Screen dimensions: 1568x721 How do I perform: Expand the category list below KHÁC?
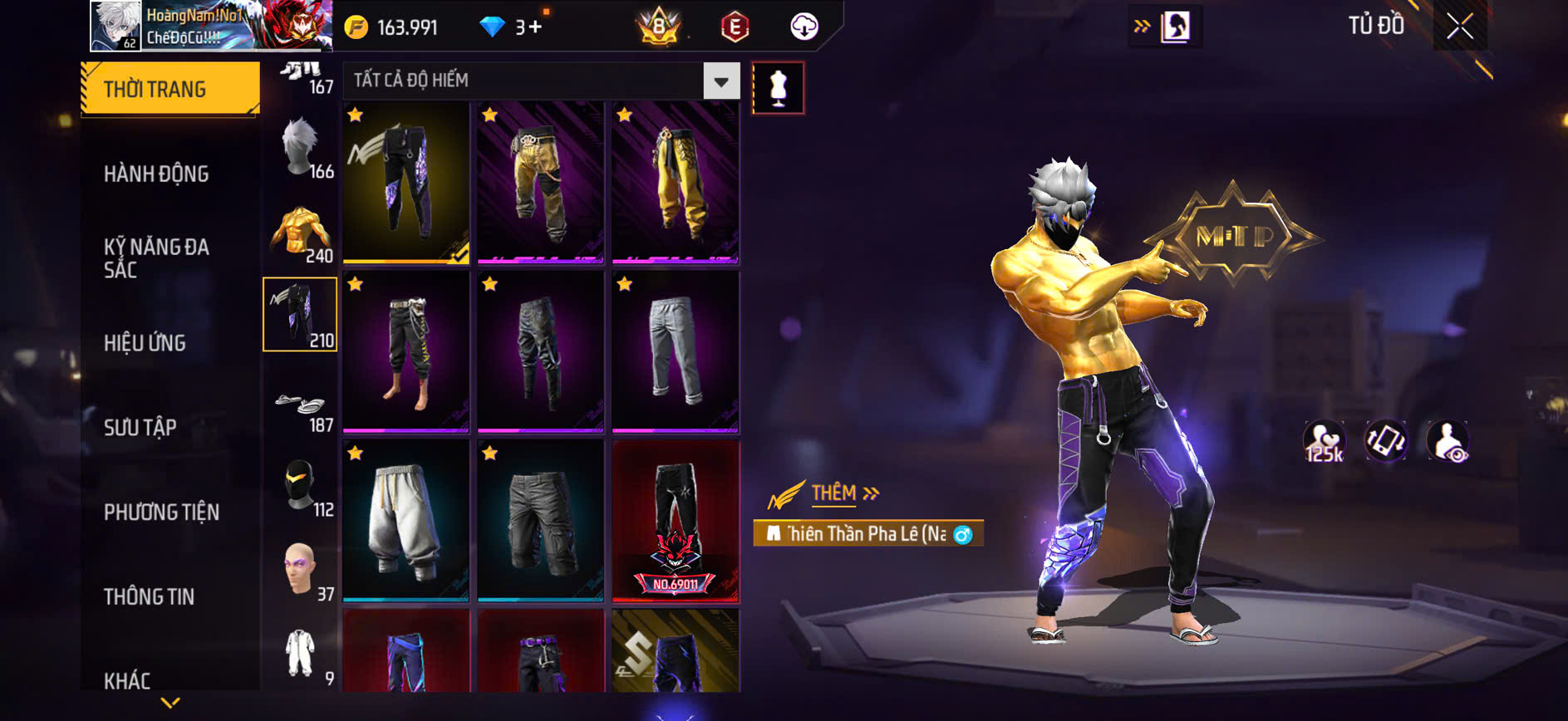pyautogui.click(x=170, y=702)
